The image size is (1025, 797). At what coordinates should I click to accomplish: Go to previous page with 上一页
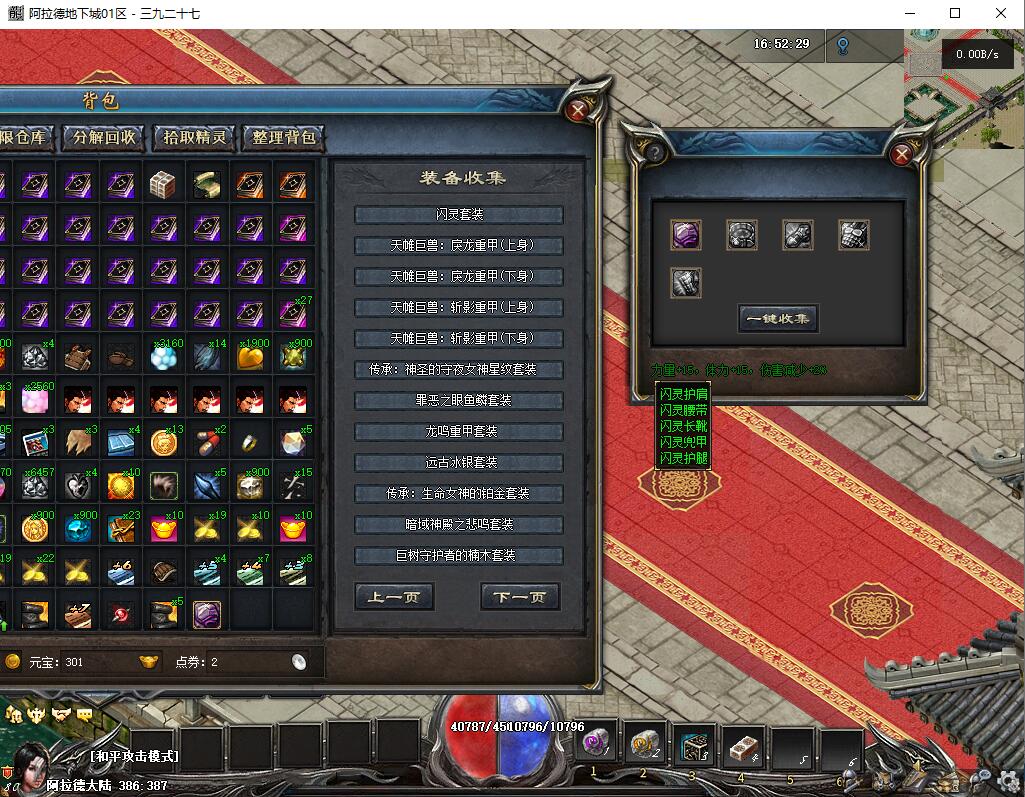pyautogui.click(x=394, y=598)
